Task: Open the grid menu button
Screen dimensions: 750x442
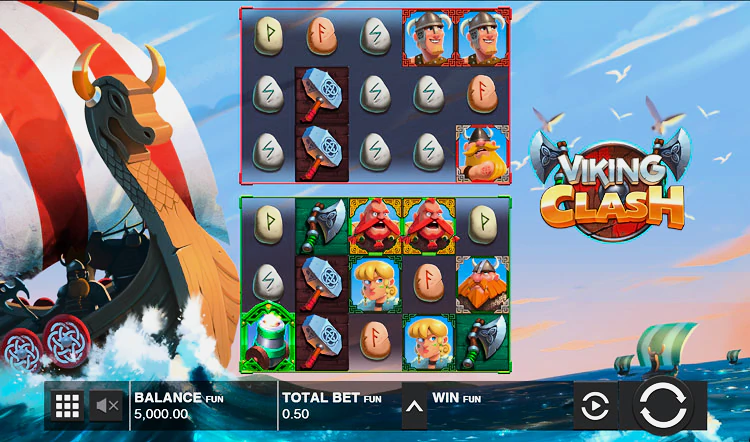Action: tap(67, 406)
